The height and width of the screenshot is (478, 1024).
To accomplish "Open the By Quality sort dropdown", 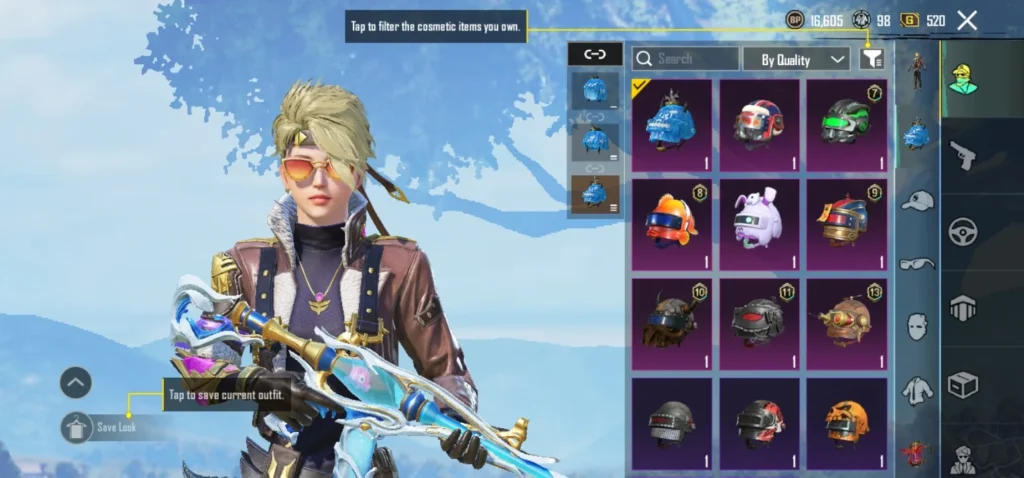I will (796, 59).
